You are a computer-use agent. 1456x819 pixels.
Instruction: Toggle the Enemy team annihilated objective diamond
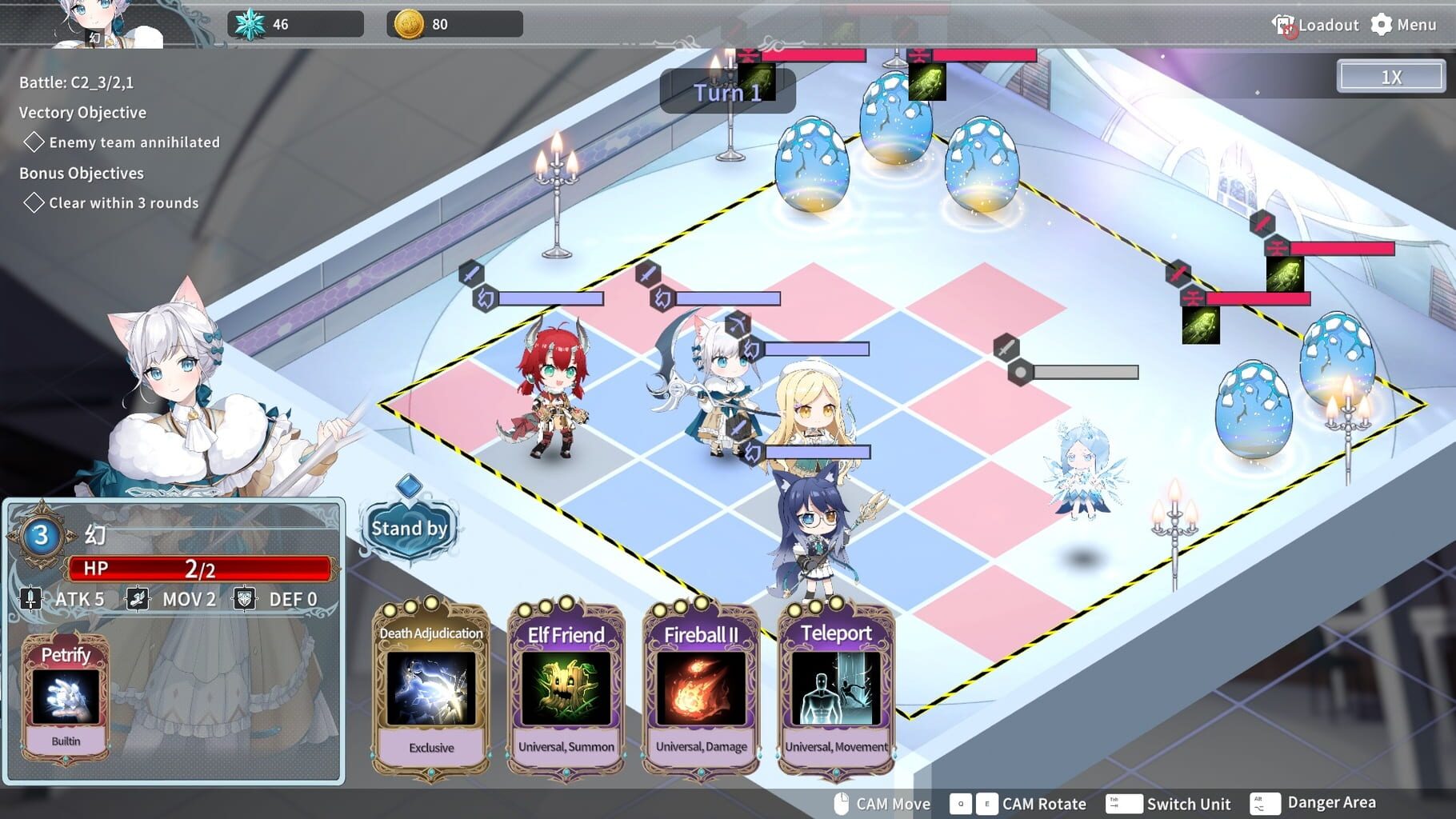click(x=34, y=142)
